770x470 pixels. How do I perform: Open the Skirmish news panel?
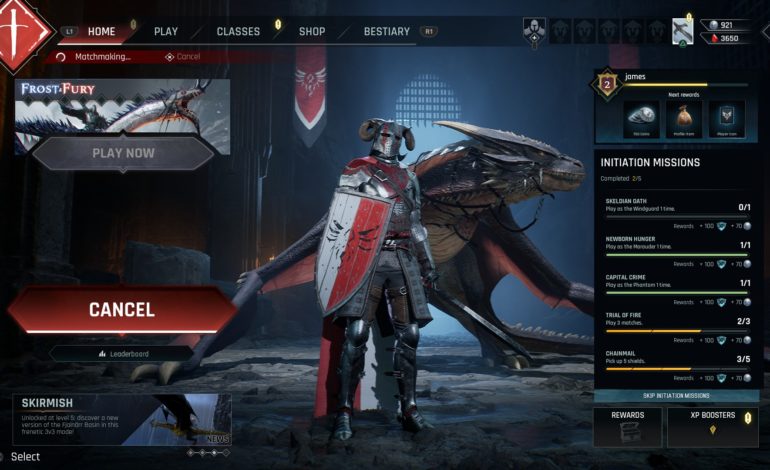(122, 418)
